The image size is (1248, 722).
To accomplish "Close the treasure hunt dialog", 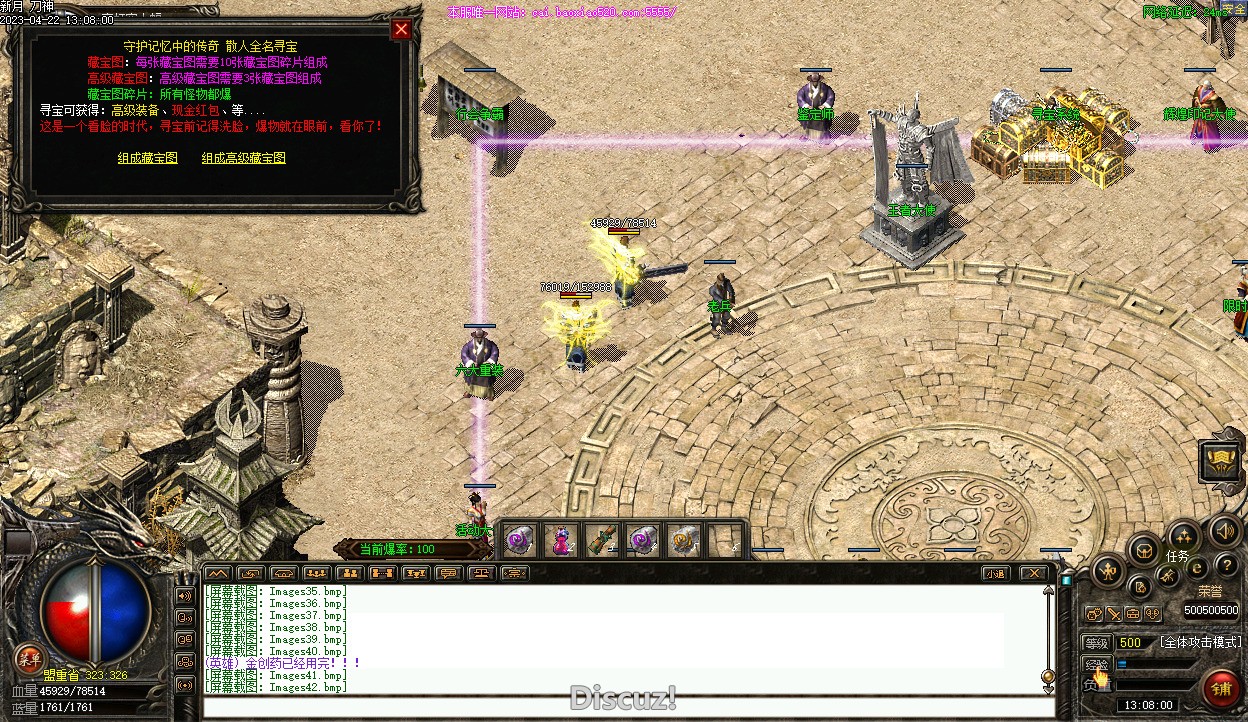I will point(401,30).
